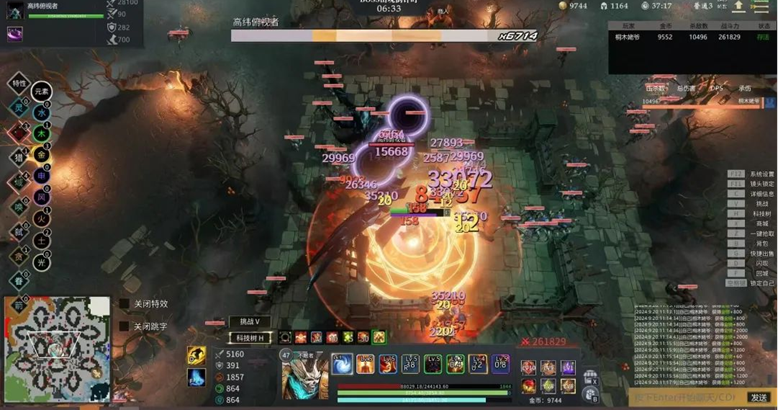Click the 发送 send button
This screenshot has width=778, height=410.
pos(759,397)
